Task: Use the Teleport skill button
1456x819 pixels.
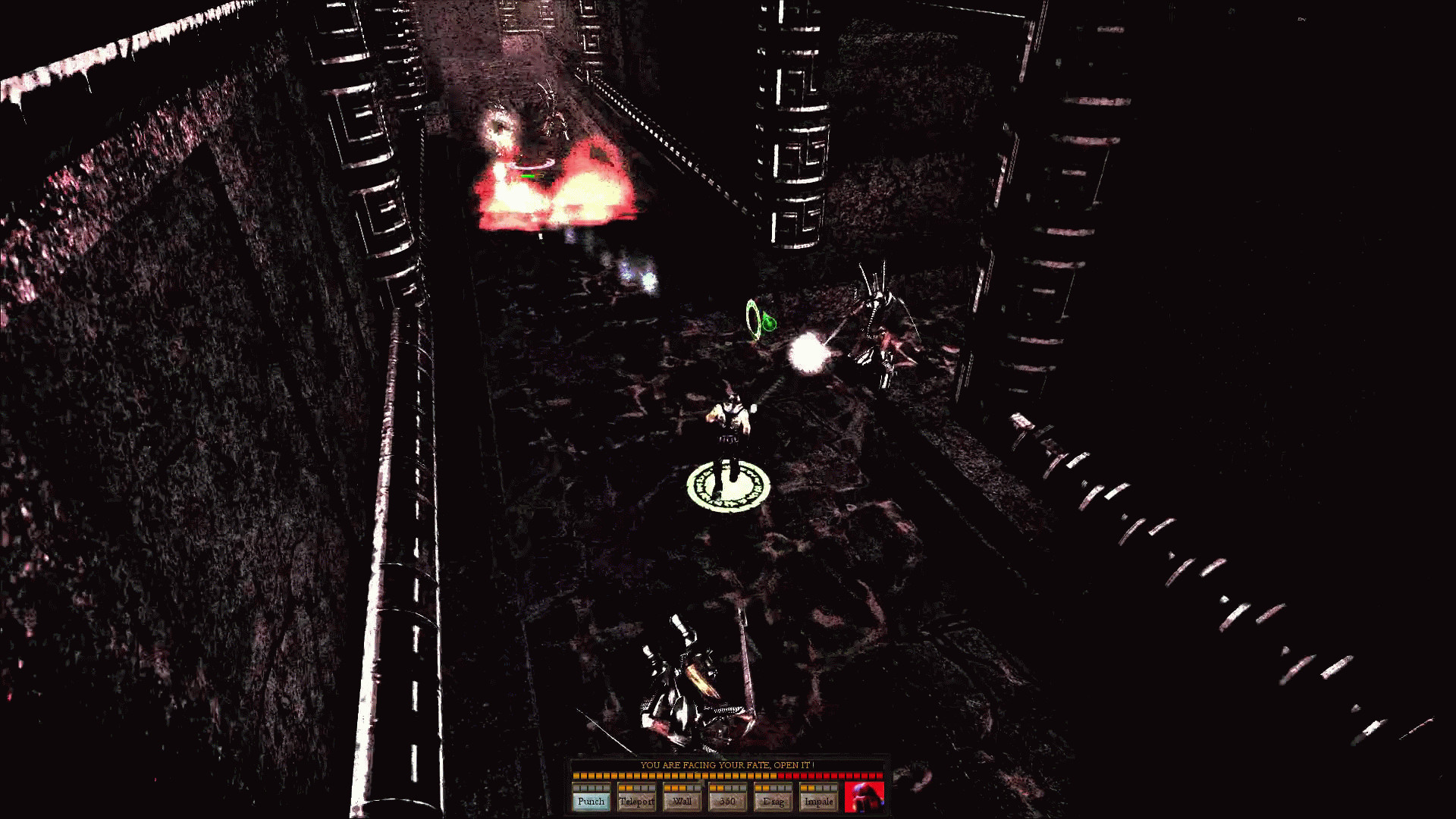Action: [x=636, y=800]
